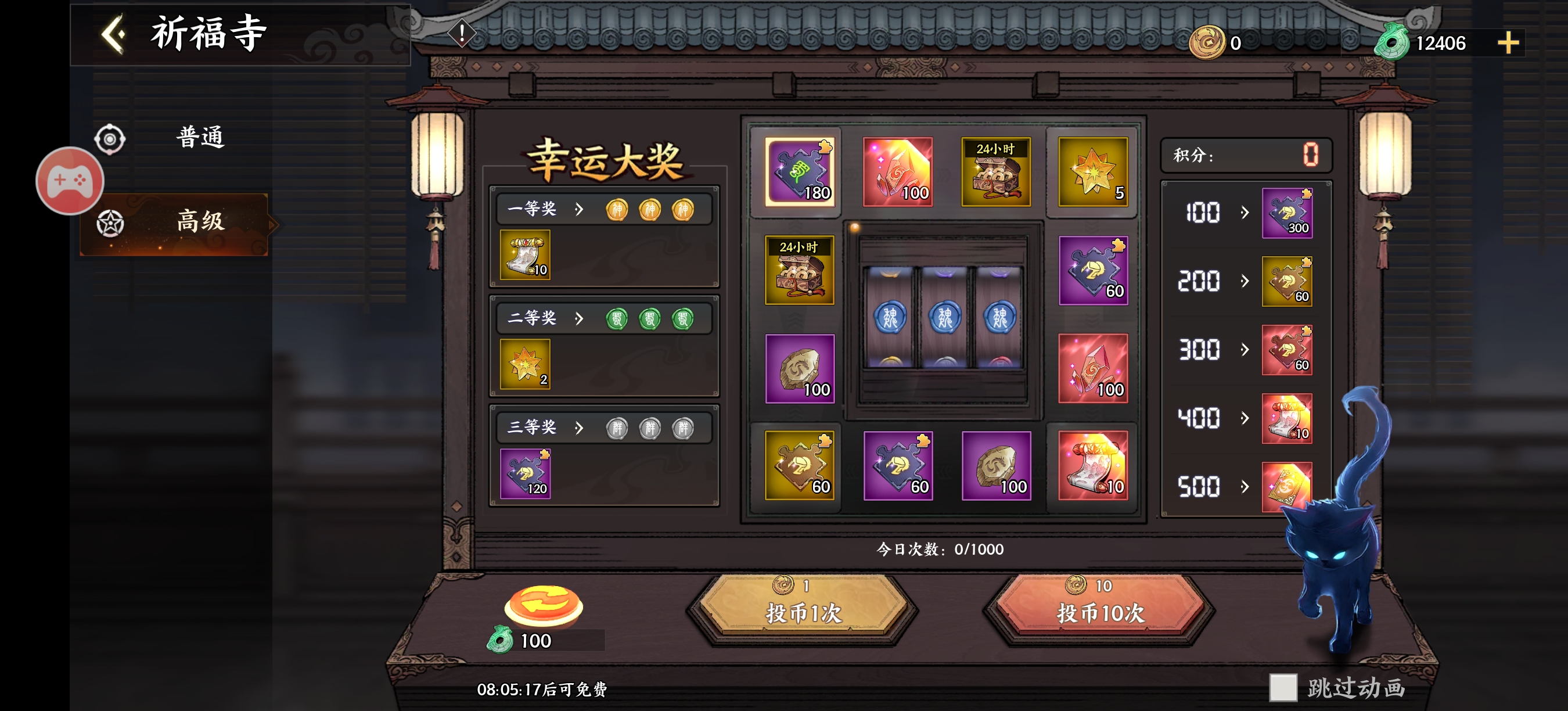Inspect the 100-point milestone reward
The height and width of the screenshot is (711, 1568).
pos(1287,213)
